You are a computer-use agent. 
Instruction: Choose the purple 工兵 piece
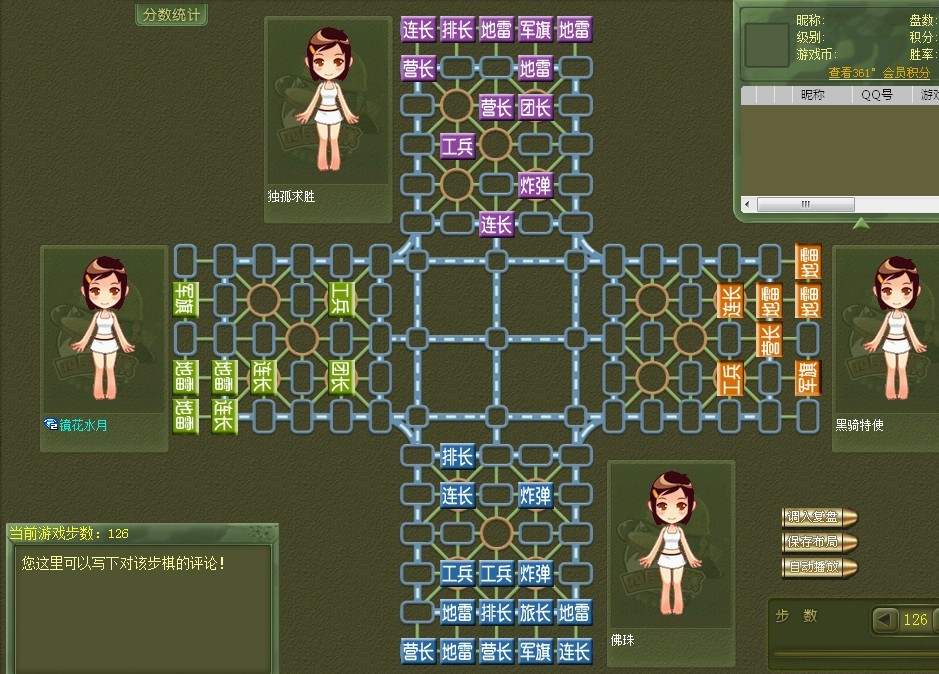(x=457, y=146)
